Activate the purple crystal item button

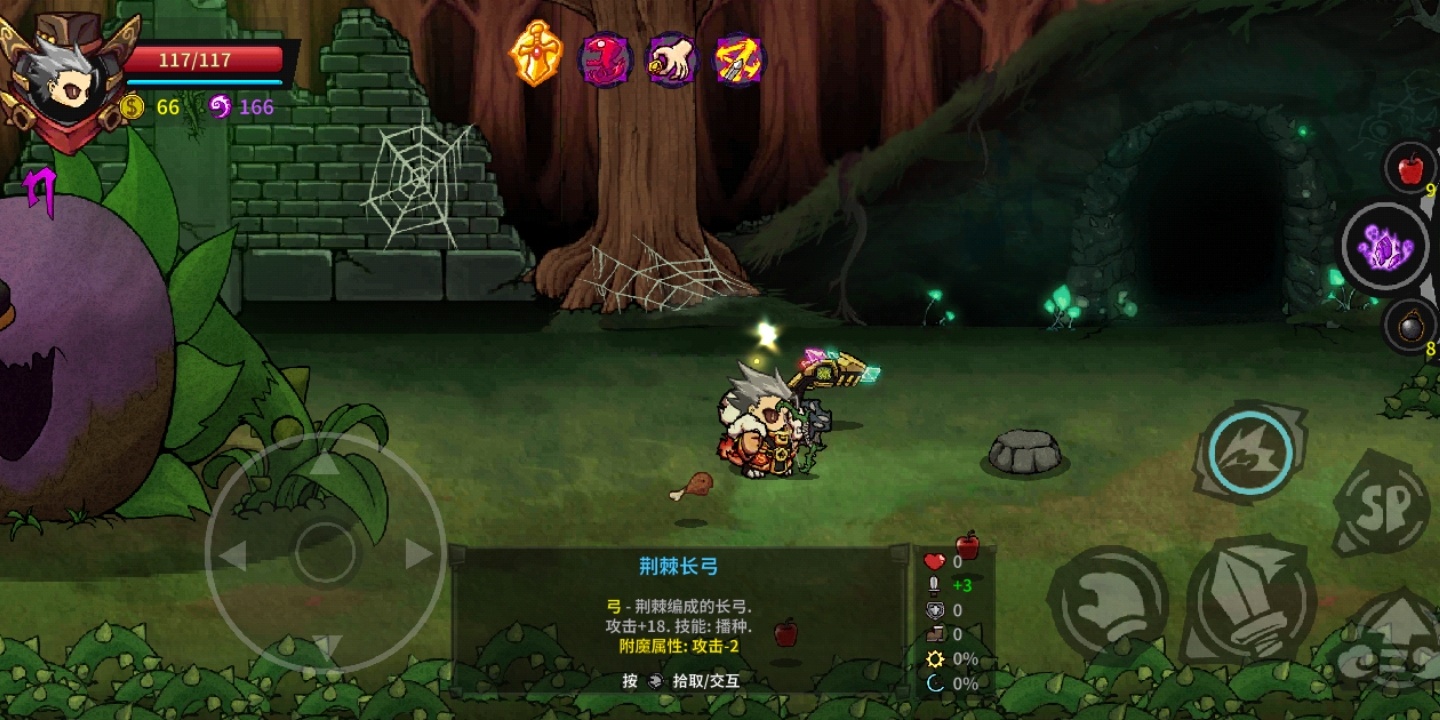tap(1385, 246)
